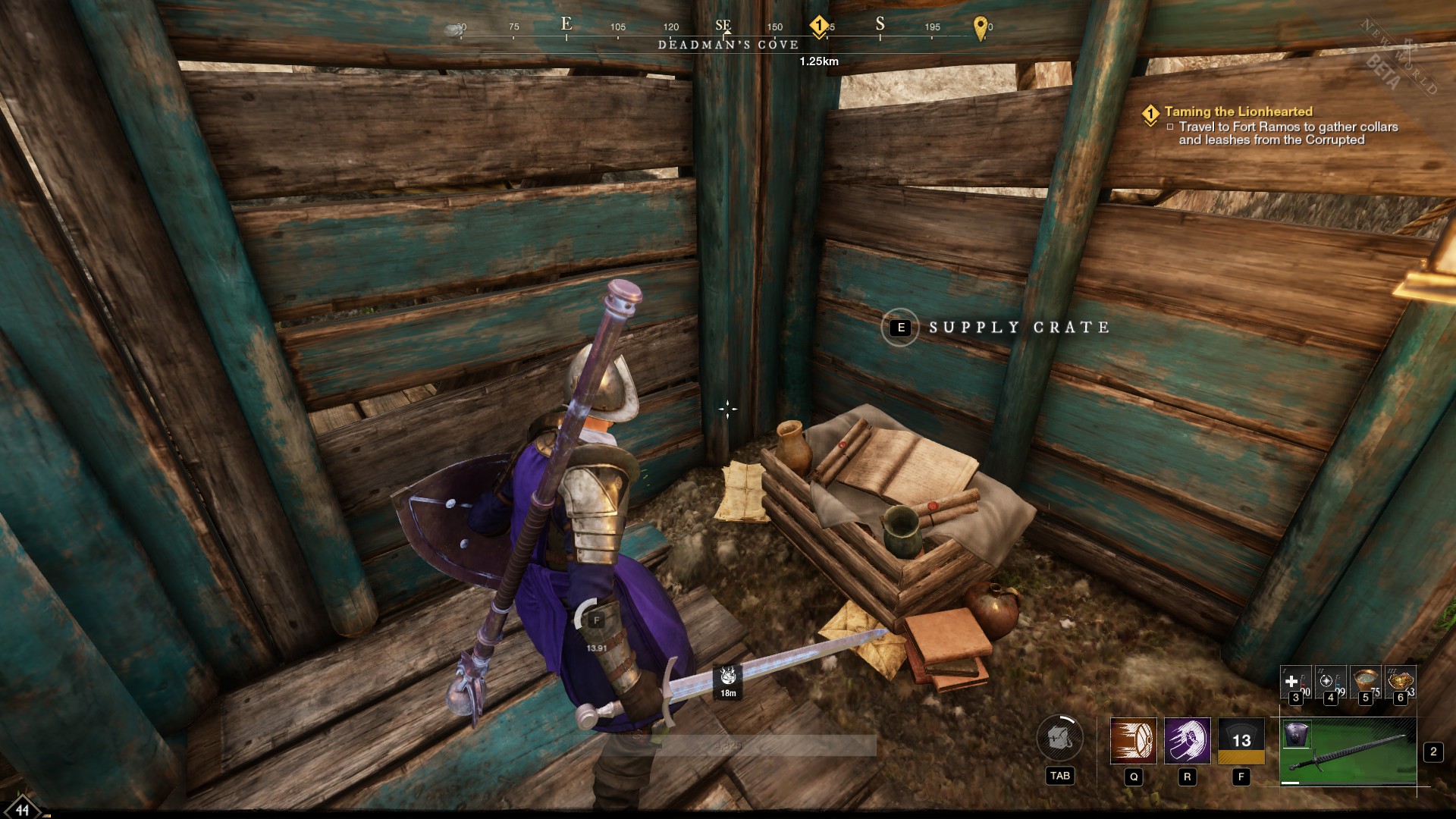The image size is (1456, 819).
Task: Select the azoth tincture in slot 4
Action: point(1331,681)
